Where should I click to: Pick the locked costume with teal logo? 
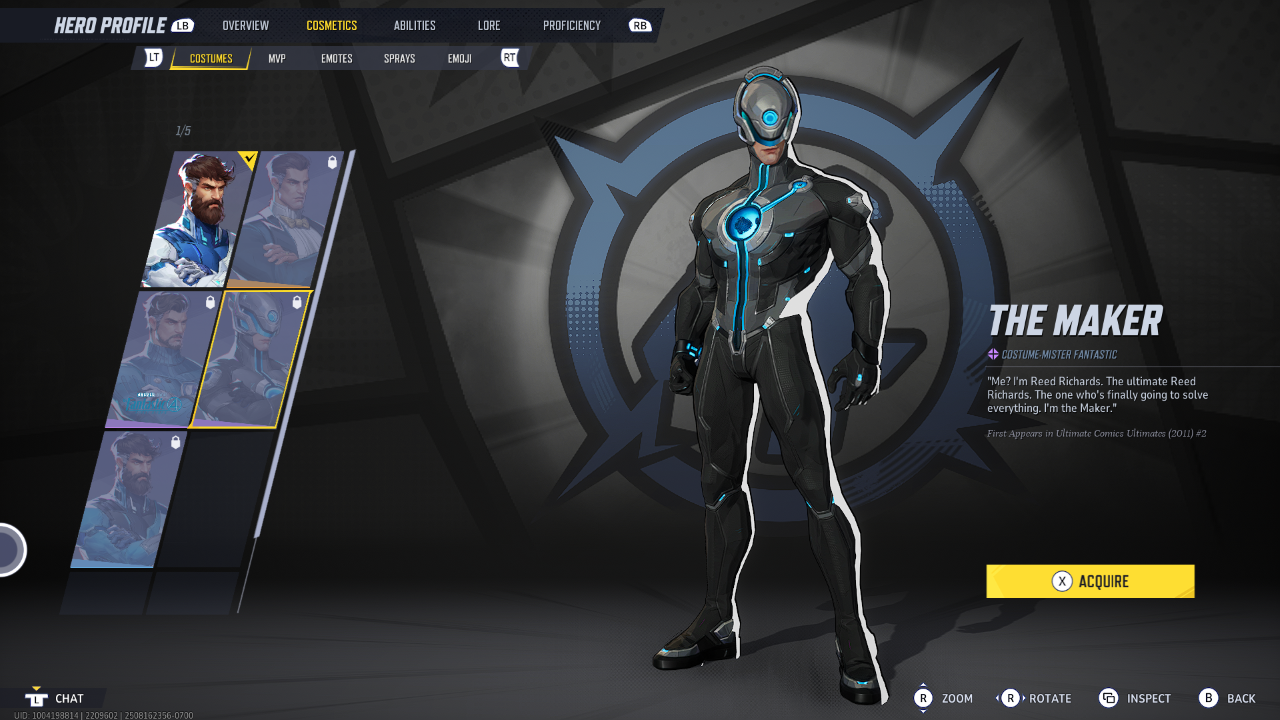[160, 359]
